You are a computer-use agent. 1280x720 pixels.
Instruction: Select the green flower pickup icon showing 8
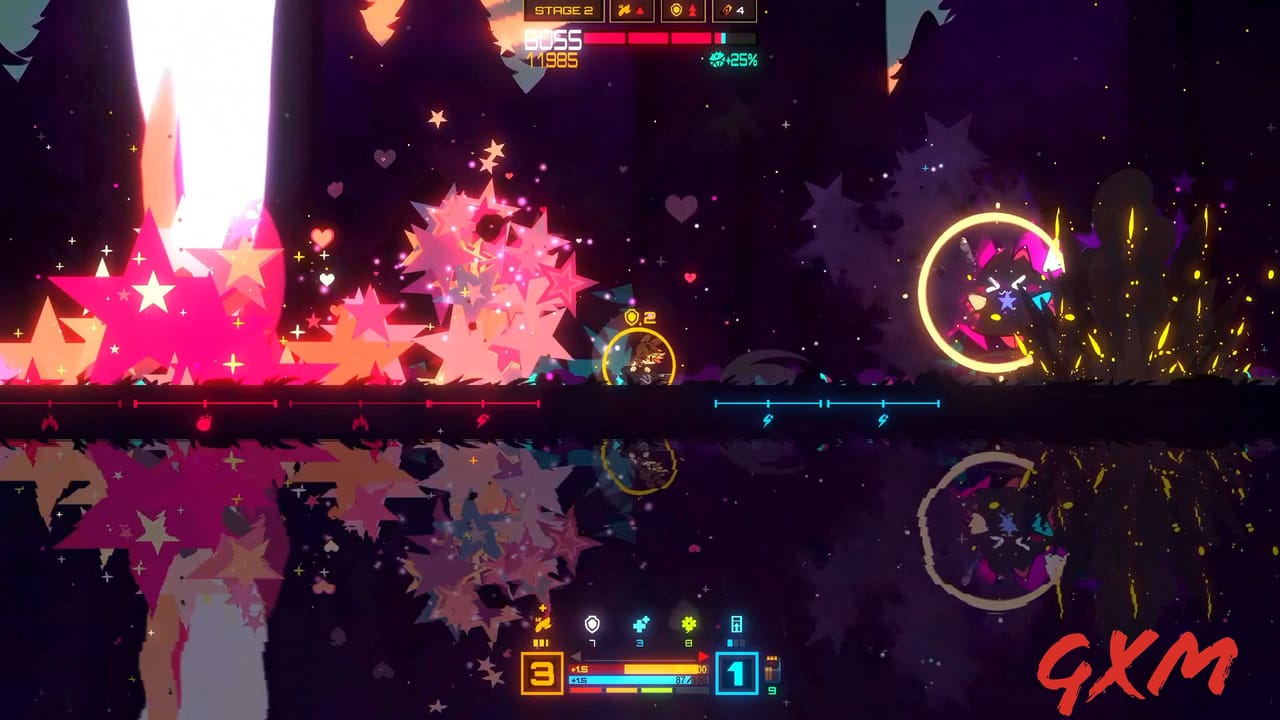click(687, 624)
